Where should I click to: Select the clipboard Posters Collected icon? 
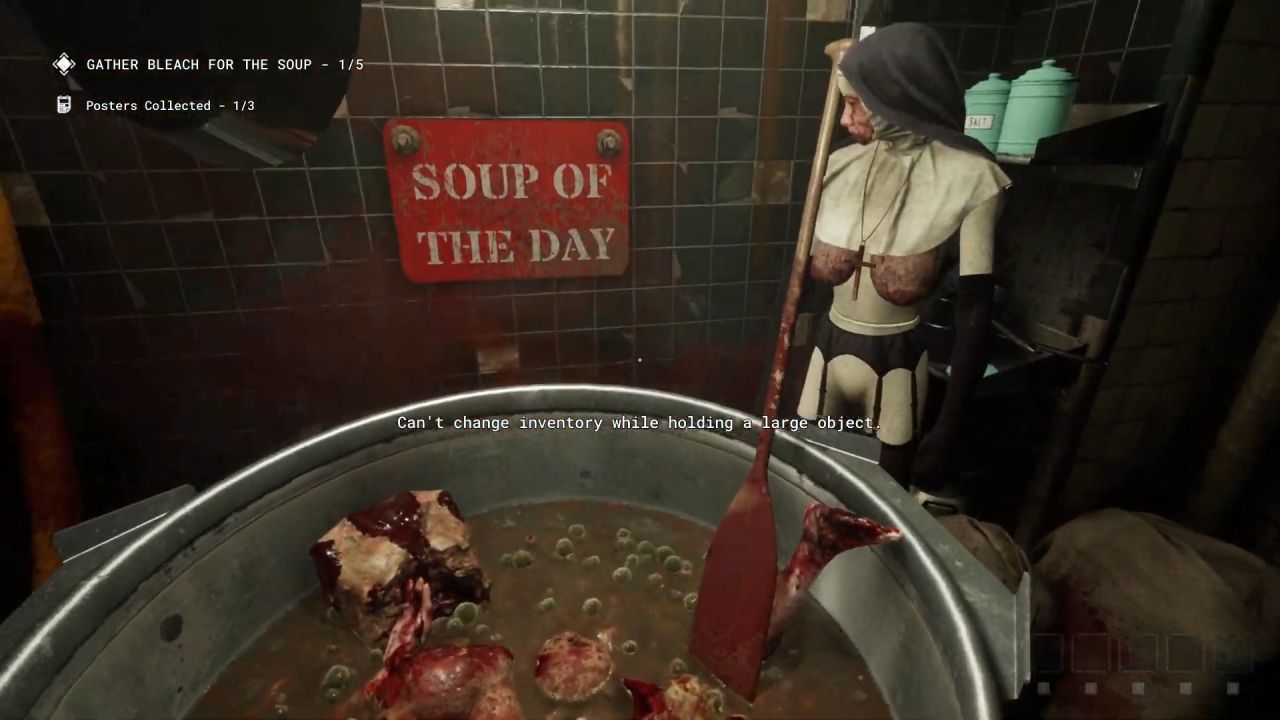[x=64, y=105]
